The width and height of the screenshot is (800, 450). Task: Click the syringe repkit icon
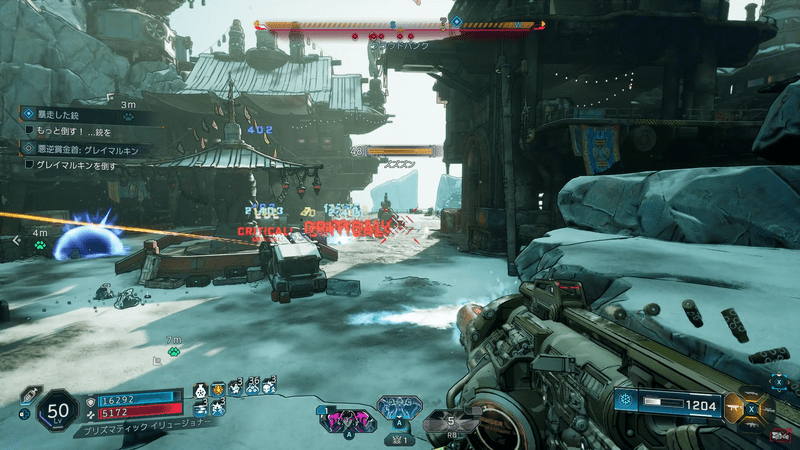click(x=26, y=394)
